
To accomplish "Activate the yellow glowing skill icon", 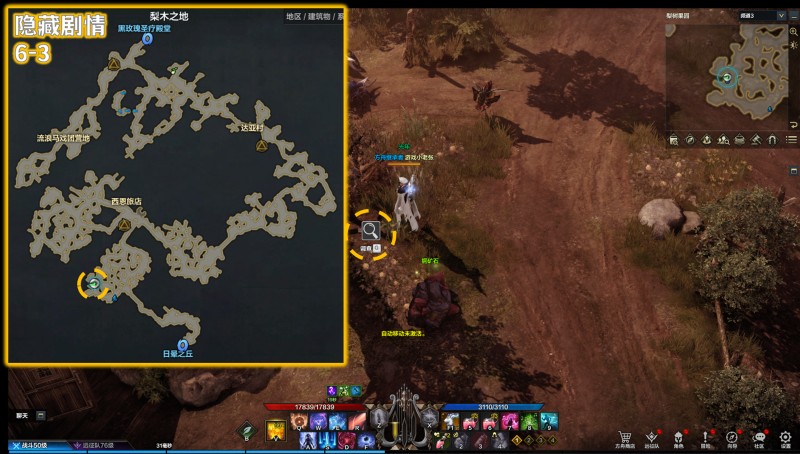I will pos(275,431).
